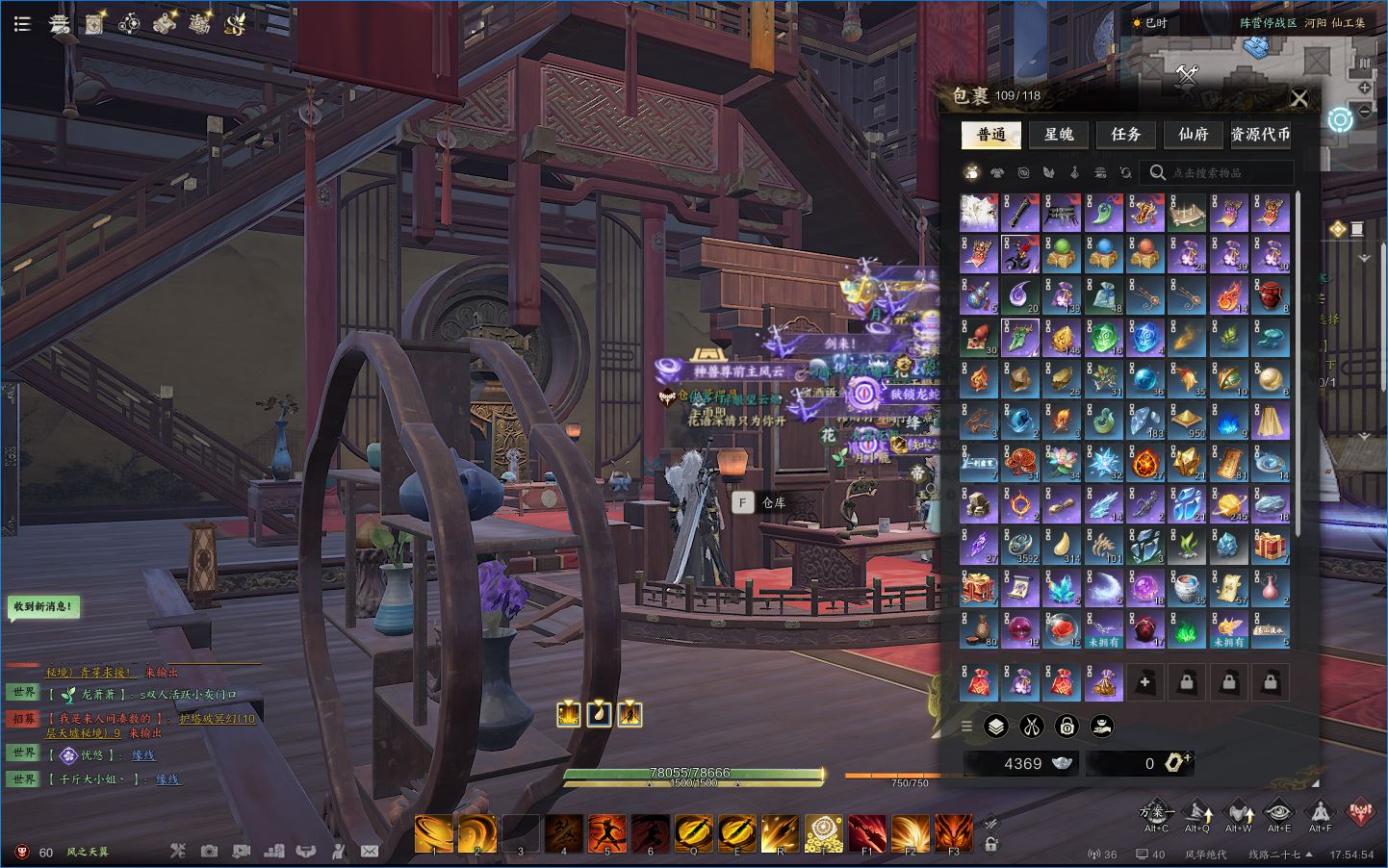Activate the skill in hotbar slot 1

point(434,833)
